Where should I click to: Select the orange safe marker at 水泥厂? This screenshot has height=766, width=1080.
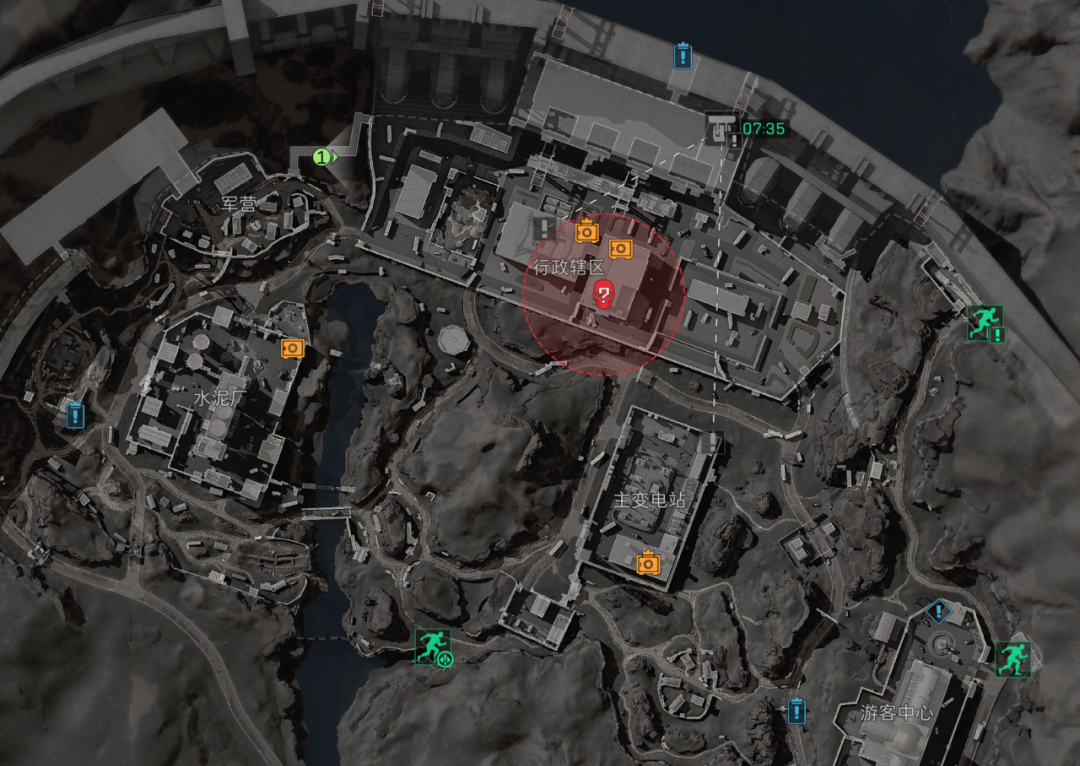click(x=292, y=347)
